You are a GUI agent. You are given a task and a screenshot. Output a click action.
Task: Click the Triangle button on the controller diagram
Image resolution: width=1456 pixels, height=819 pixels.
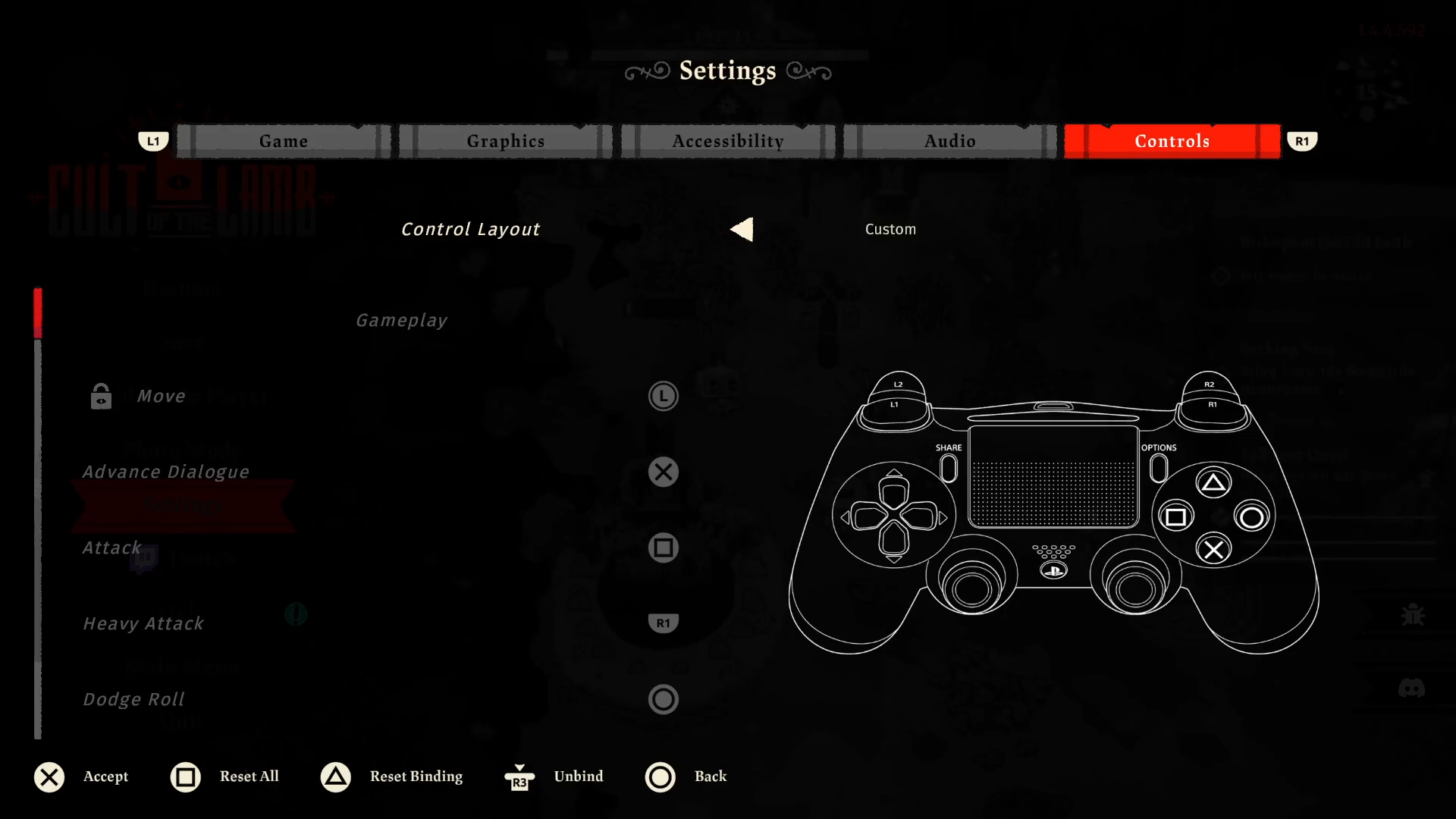1214,482
